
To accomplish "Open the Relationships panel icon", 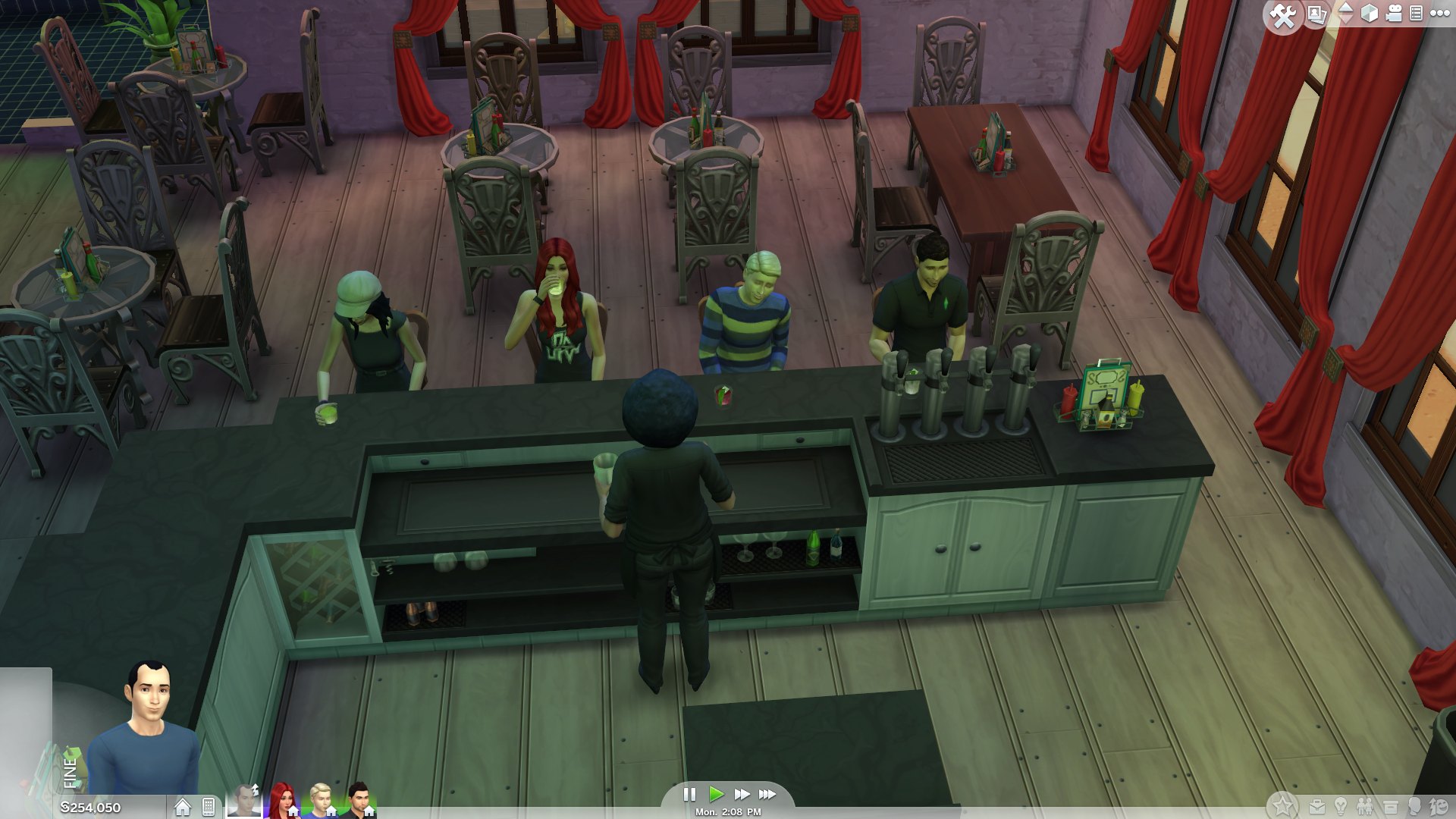I will click(1364, 805).
